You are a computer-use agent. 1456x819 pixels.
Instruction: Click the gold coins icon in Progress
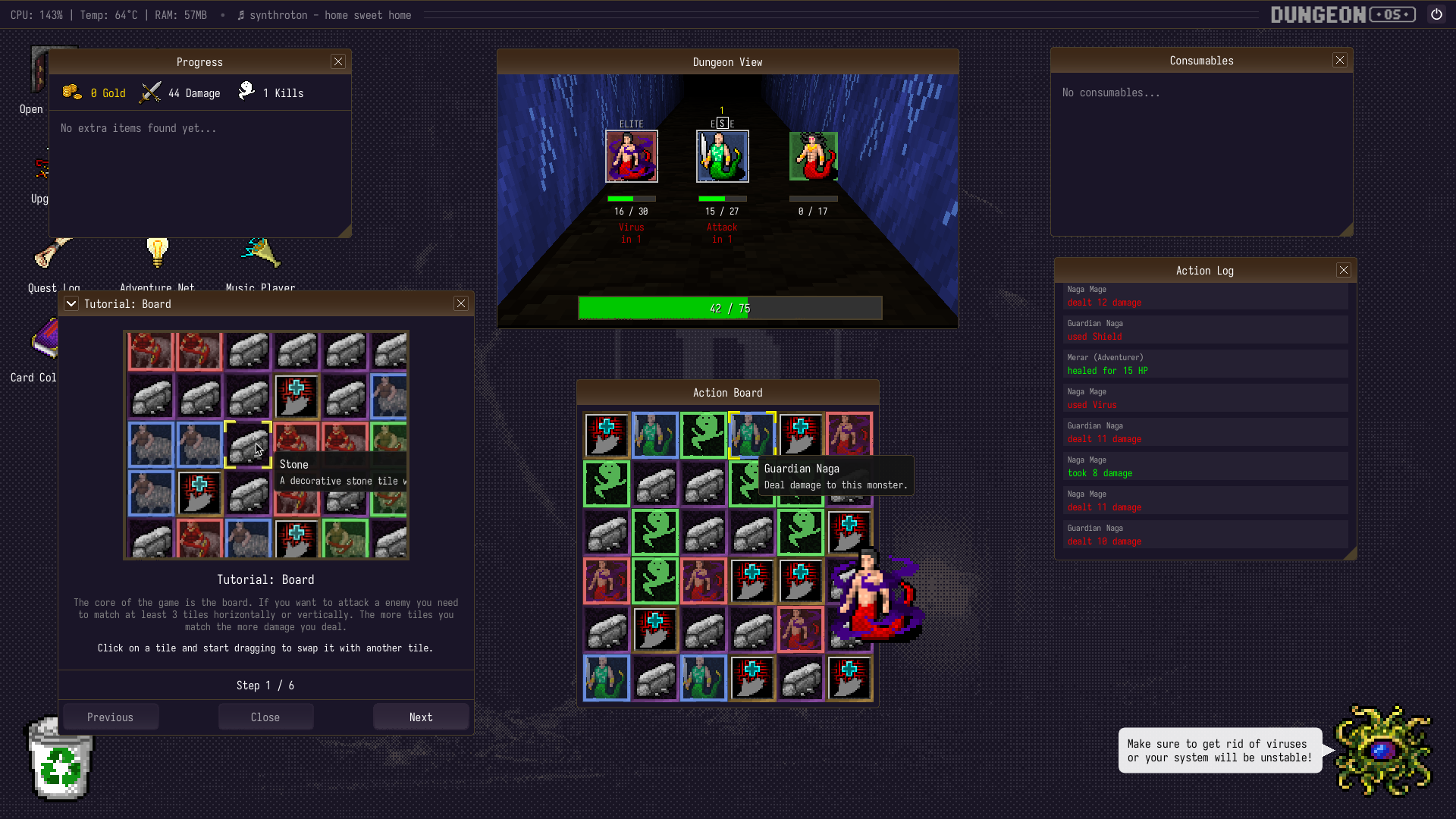coord(72,91)
